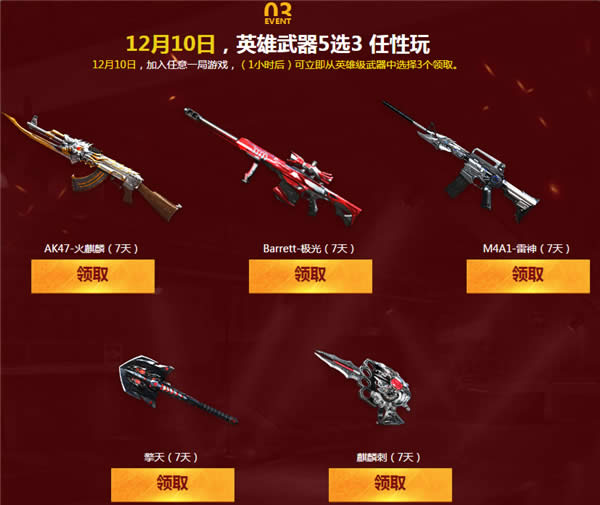Claim the Barrett-极光 sniper rifle
The height and width of the screenshot is (505, 600).
(x=310, y=276)
